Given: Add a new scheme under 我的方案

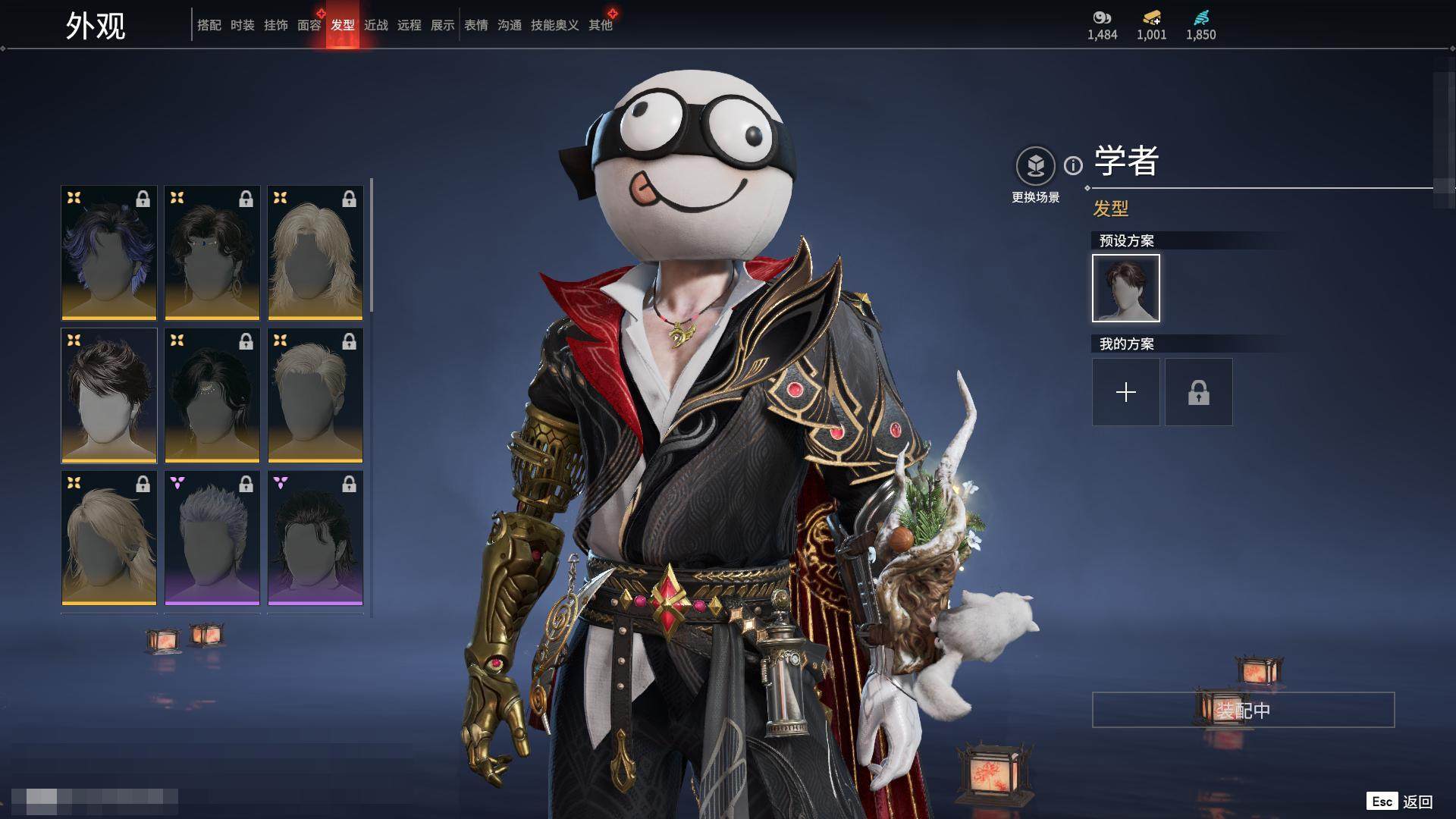Looking at the screenshot, I should tap(1125, 392).
